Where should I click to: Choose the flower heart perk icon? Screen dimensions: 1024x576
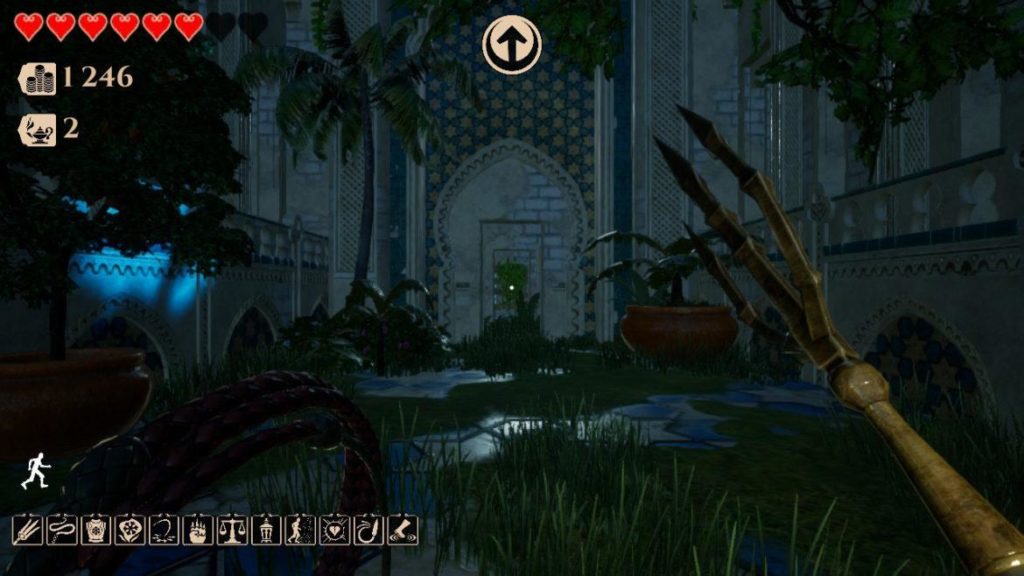pos(130,530)
